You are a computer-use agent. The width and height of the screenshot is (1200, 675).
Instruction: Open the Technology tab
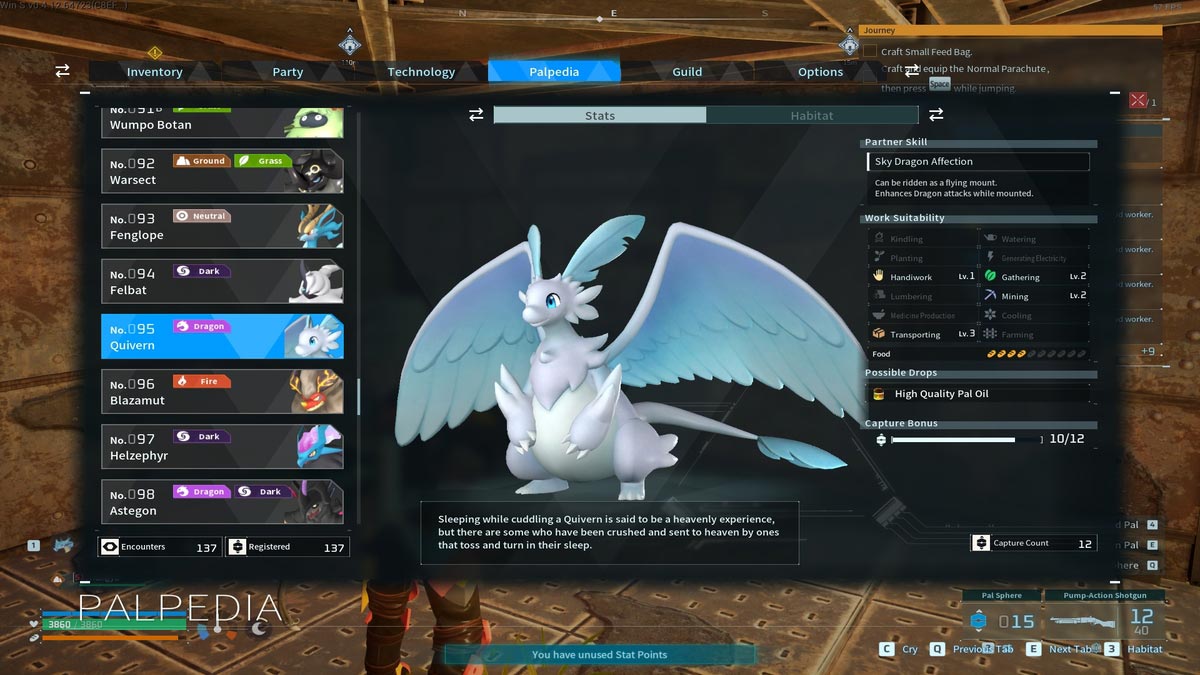[421, 72]
